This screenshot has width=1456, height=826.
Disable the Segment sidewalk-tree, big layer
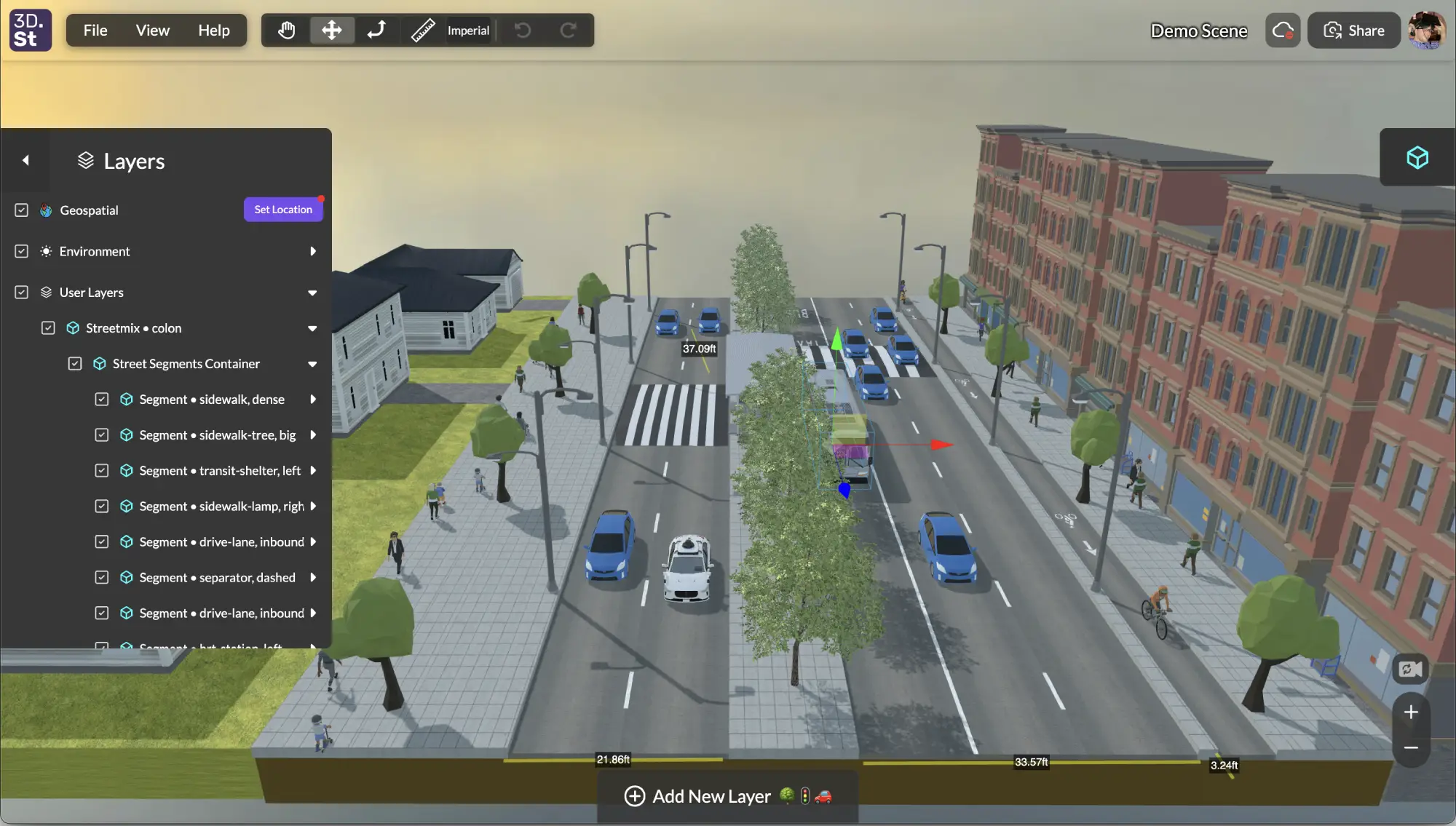pos(102,434)
